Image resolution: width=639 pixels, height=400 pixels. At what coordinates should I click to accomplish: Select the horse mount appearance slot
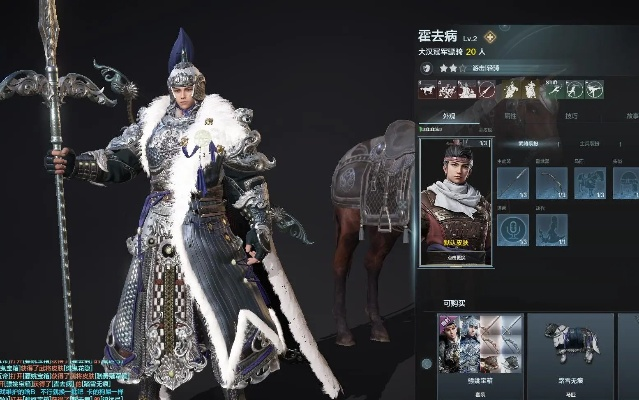(590, 181)
